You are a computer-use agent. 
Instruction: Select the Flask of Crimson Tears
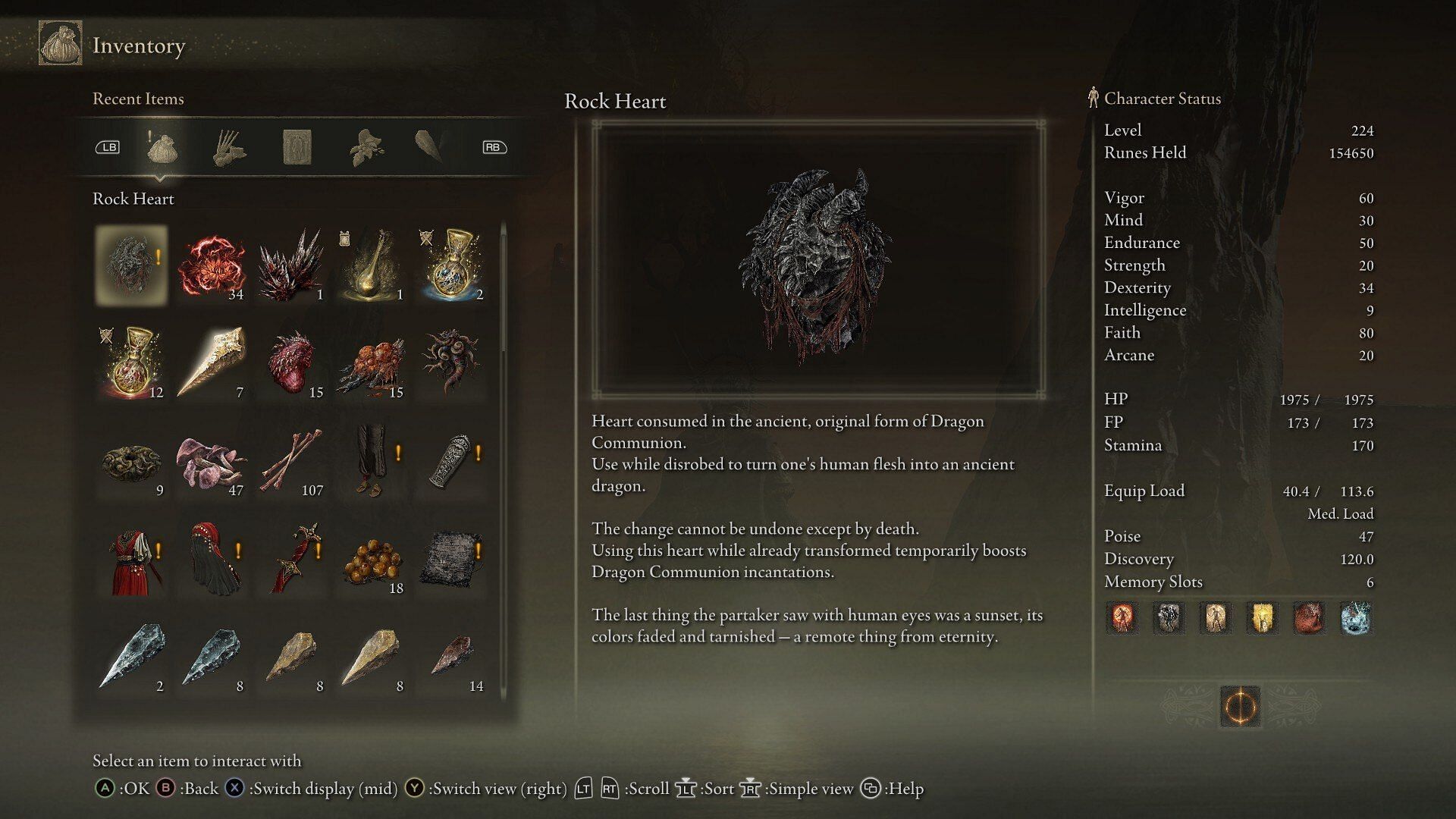[133, 363]
